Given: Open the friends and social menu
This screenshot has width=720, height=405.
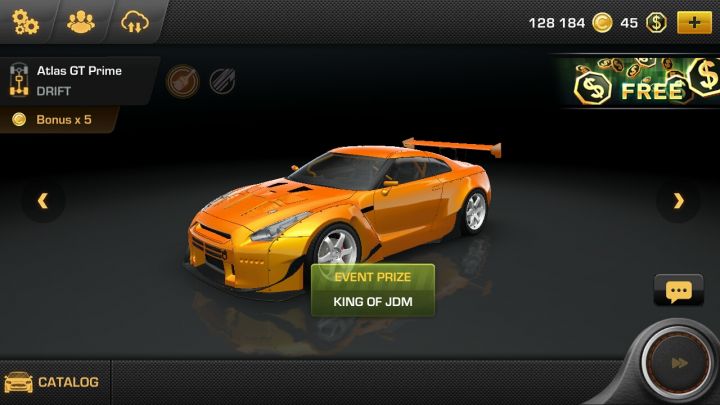Looking at the screenshot, I should coord(80,21).
